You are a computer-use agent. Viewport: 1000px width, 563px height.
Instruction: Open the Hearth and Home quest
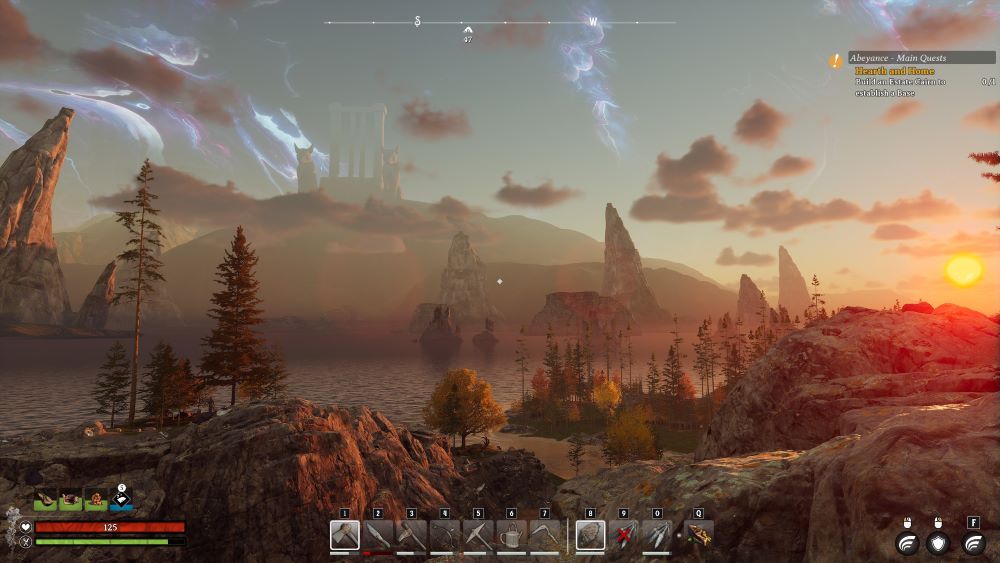click(894, 71)
